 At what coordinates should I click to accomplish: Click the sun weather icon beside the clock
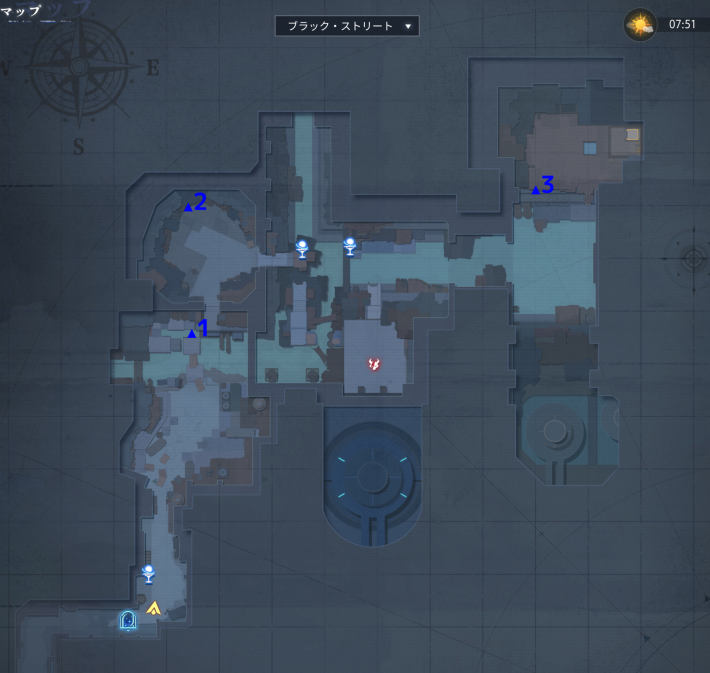[x=640, y=24]
